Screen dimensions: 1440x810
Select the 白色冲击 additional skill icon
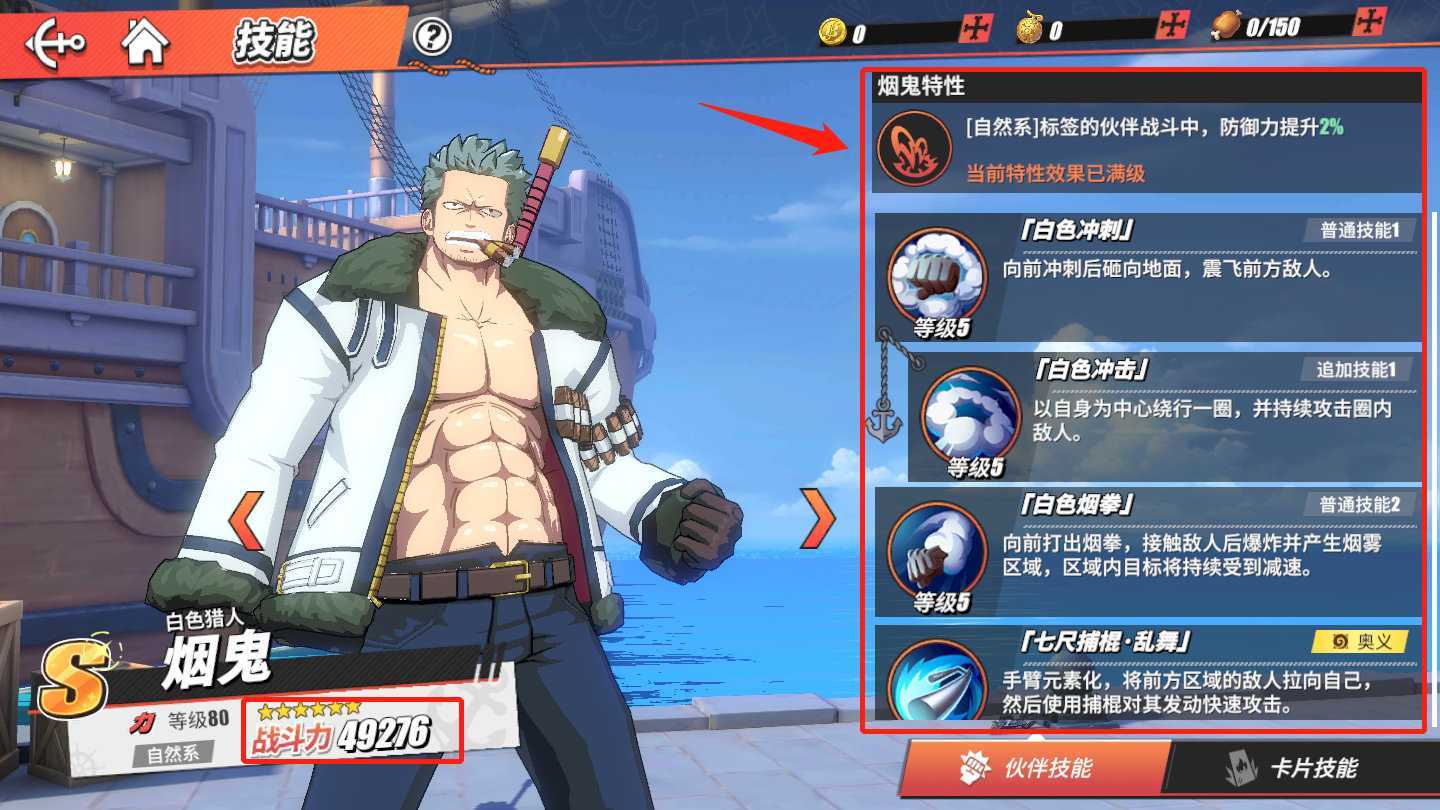(x=967, y=418)
